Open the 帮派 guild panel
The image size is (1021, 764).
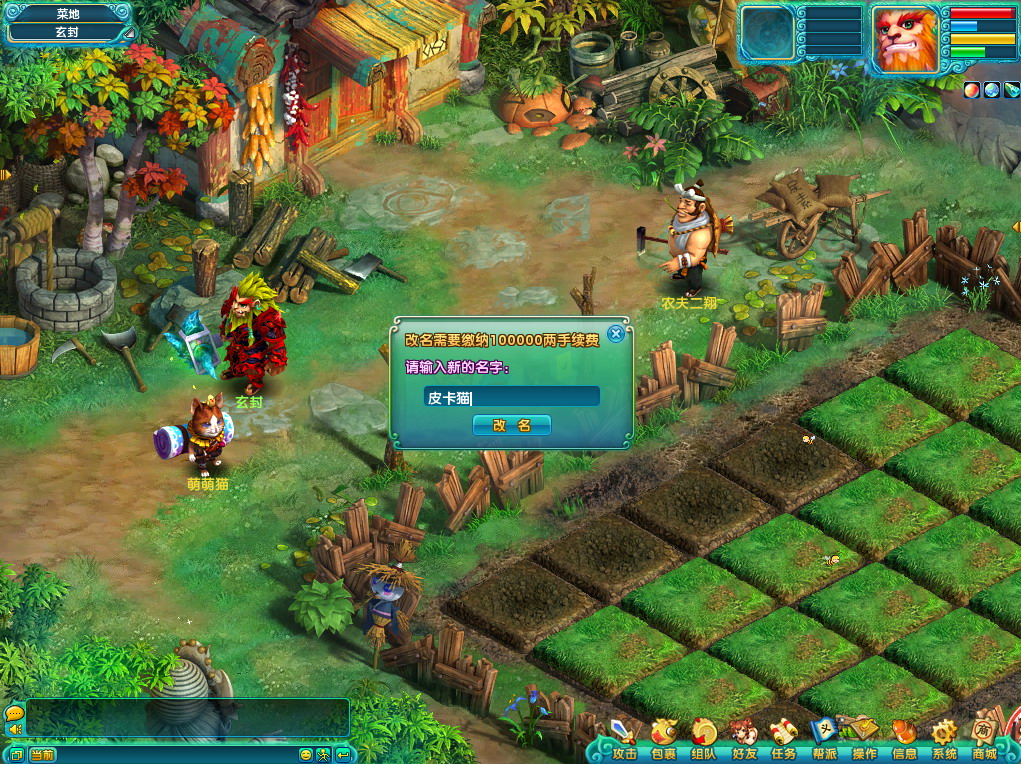pyautogui.click(x=824, y=741)
